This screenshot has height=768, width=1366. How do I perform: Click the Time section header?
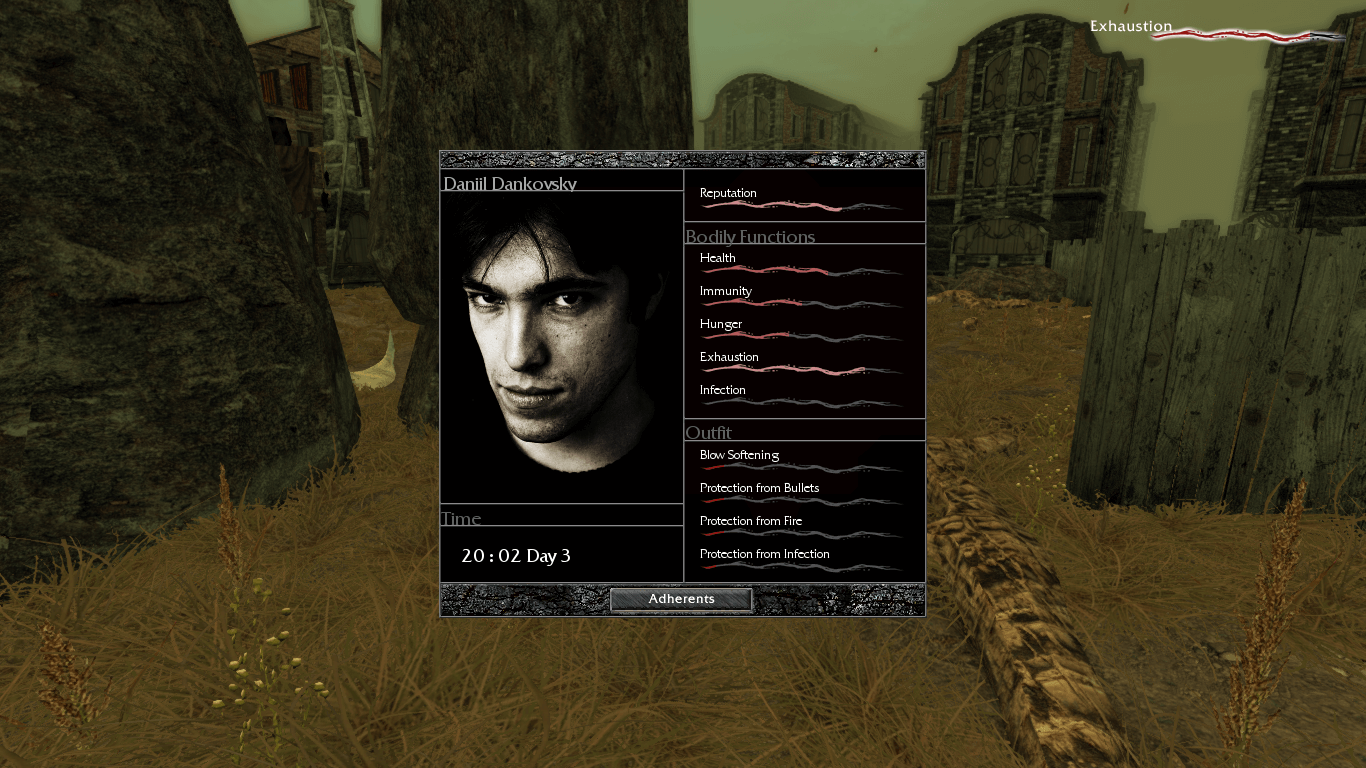462,518
